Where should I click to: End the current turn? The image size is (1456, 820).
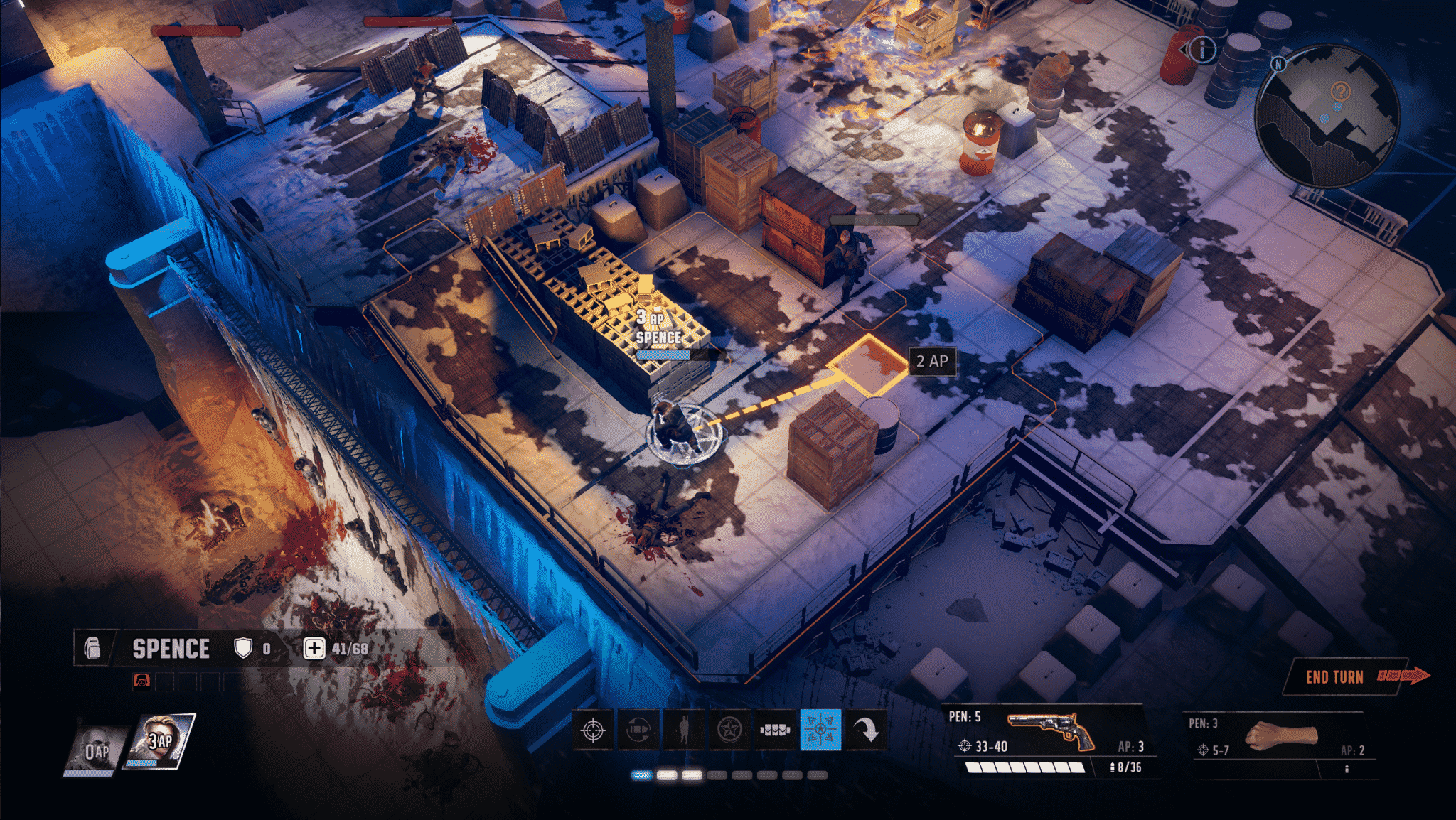point(1348,676)
